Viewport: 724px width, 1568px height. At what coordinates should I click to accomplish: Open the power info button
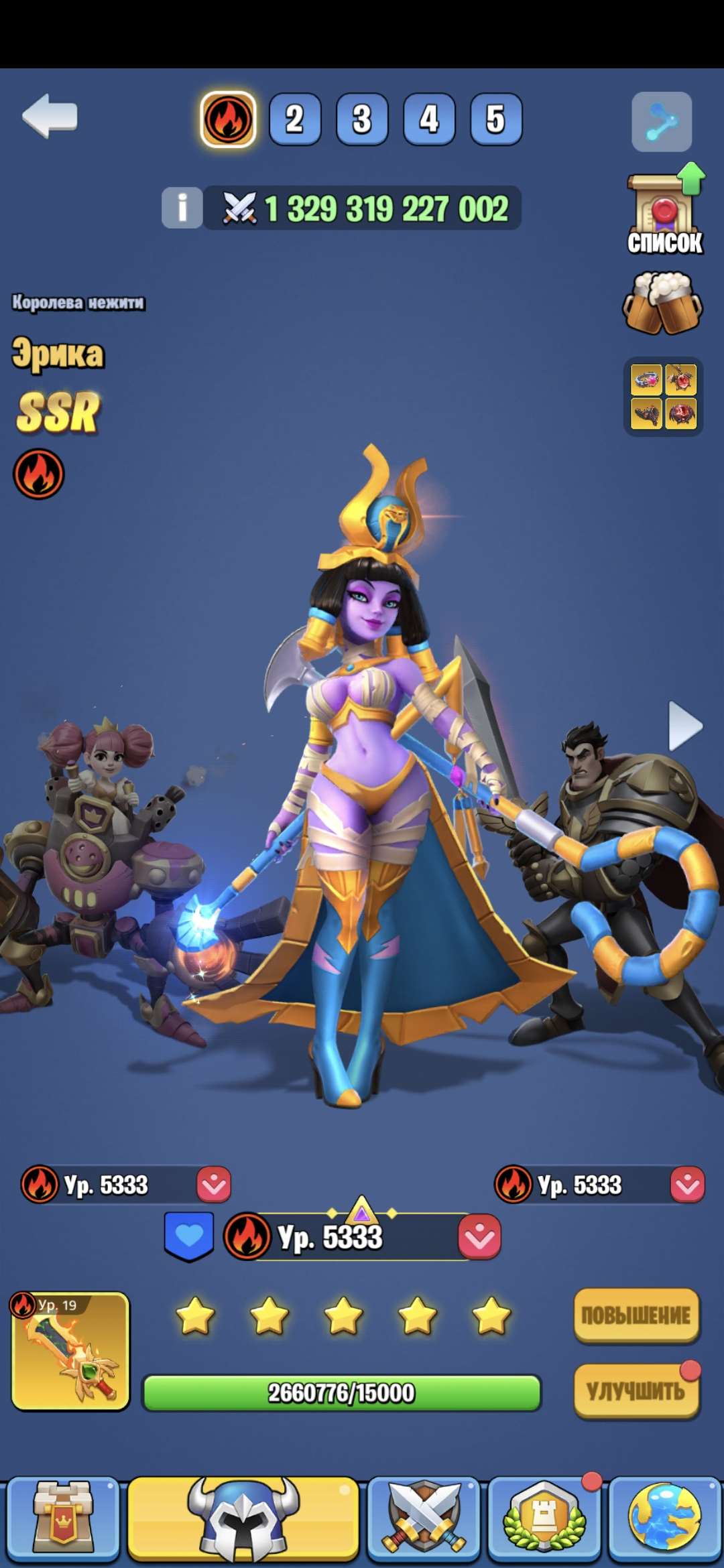[x=182, y=207]
